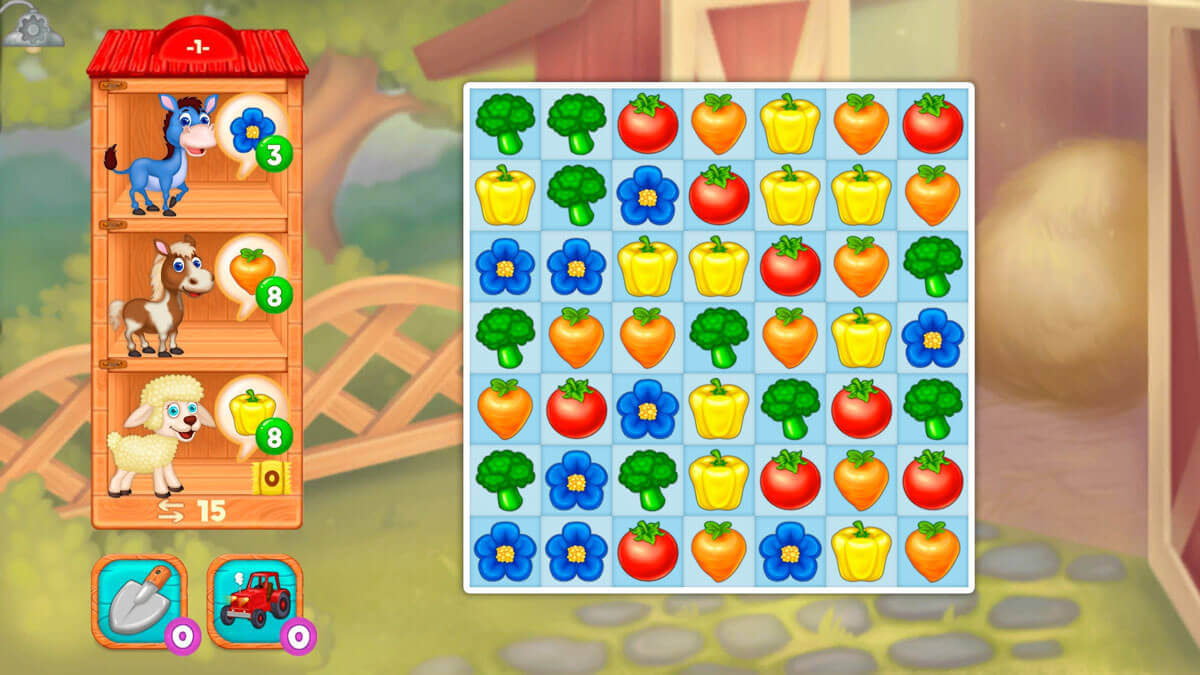
Task: Click the horse's carrot goal bubble
Action: tap(251, 271)
